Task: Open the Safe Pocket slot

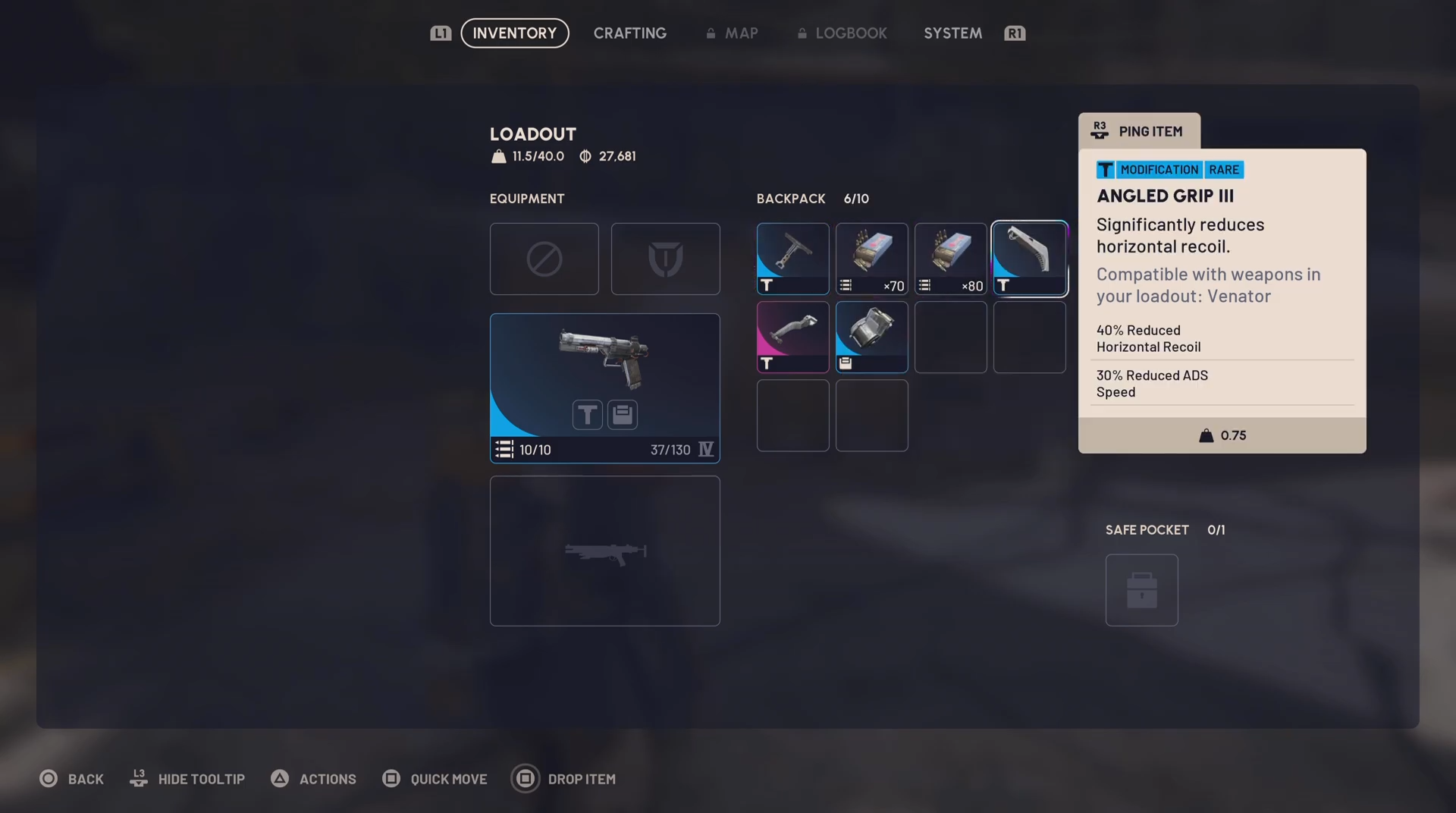Action: pos(1141,590)
